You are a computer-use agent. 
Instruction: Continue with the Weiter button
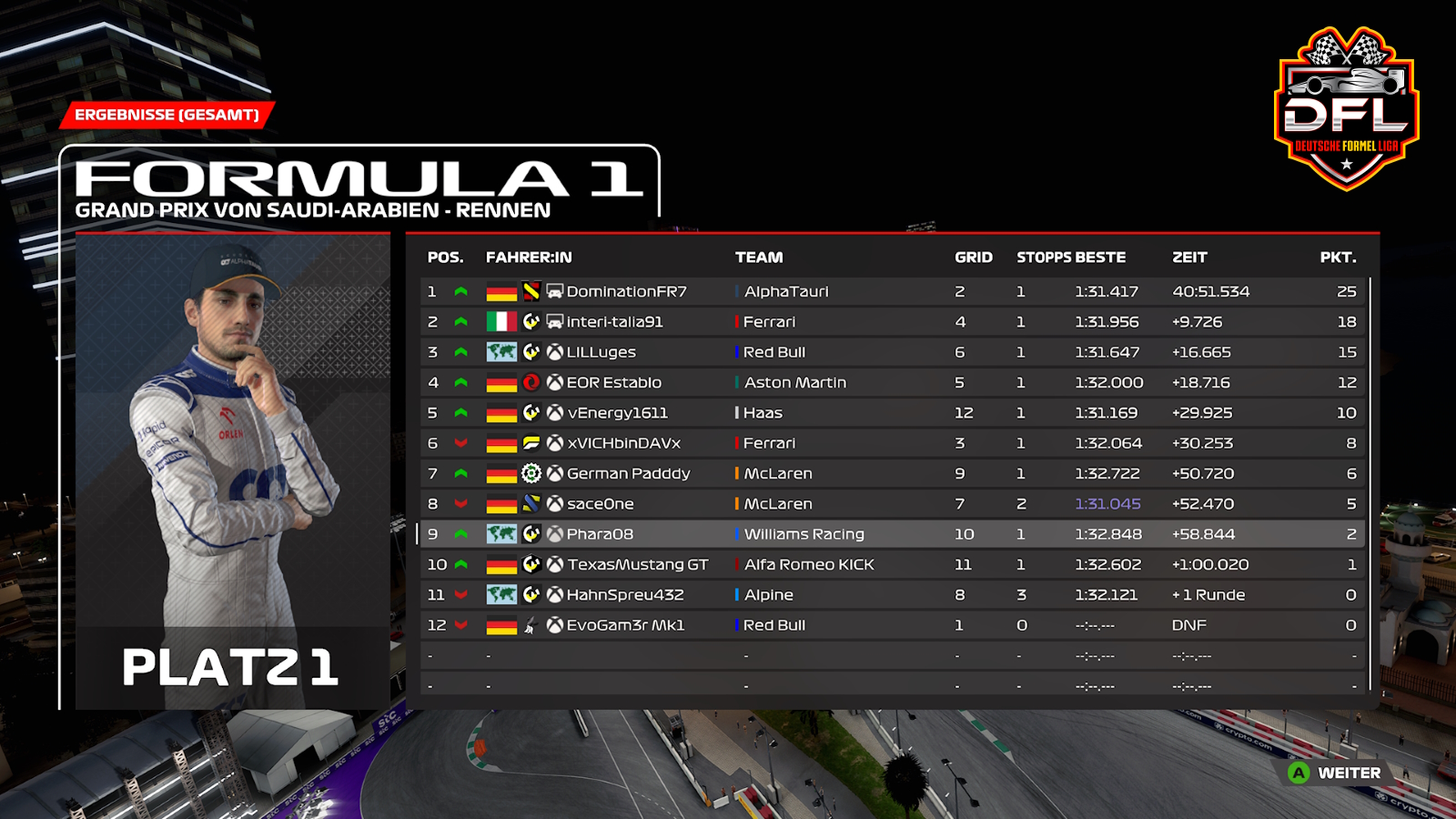pyautogui.click(x=1335, y=773)
